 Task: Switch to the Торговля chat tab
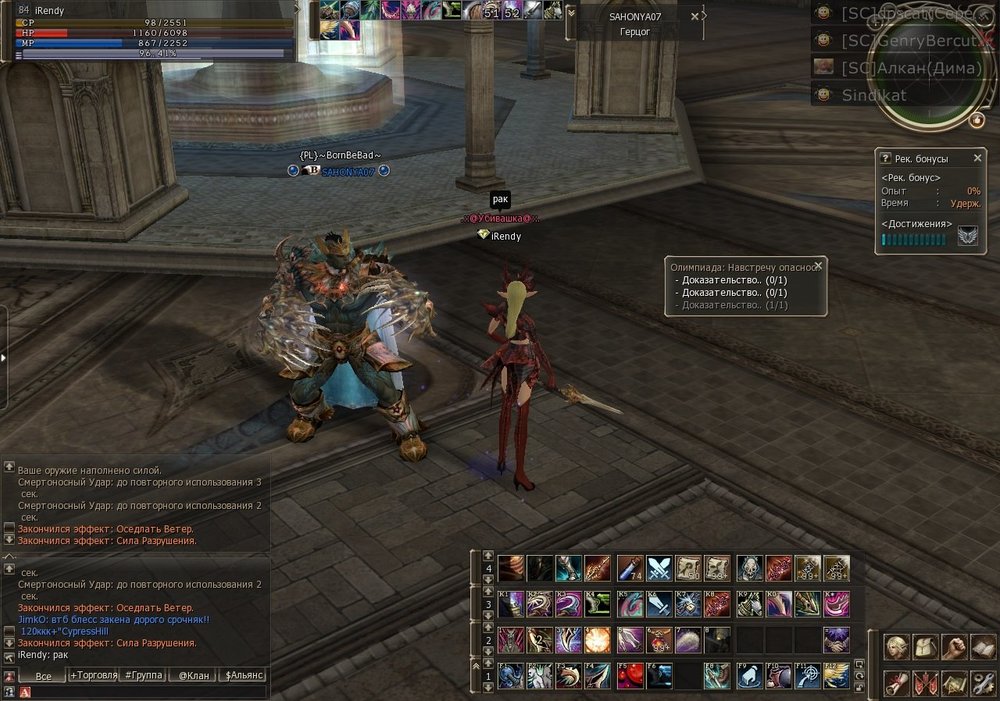[92, 676]
